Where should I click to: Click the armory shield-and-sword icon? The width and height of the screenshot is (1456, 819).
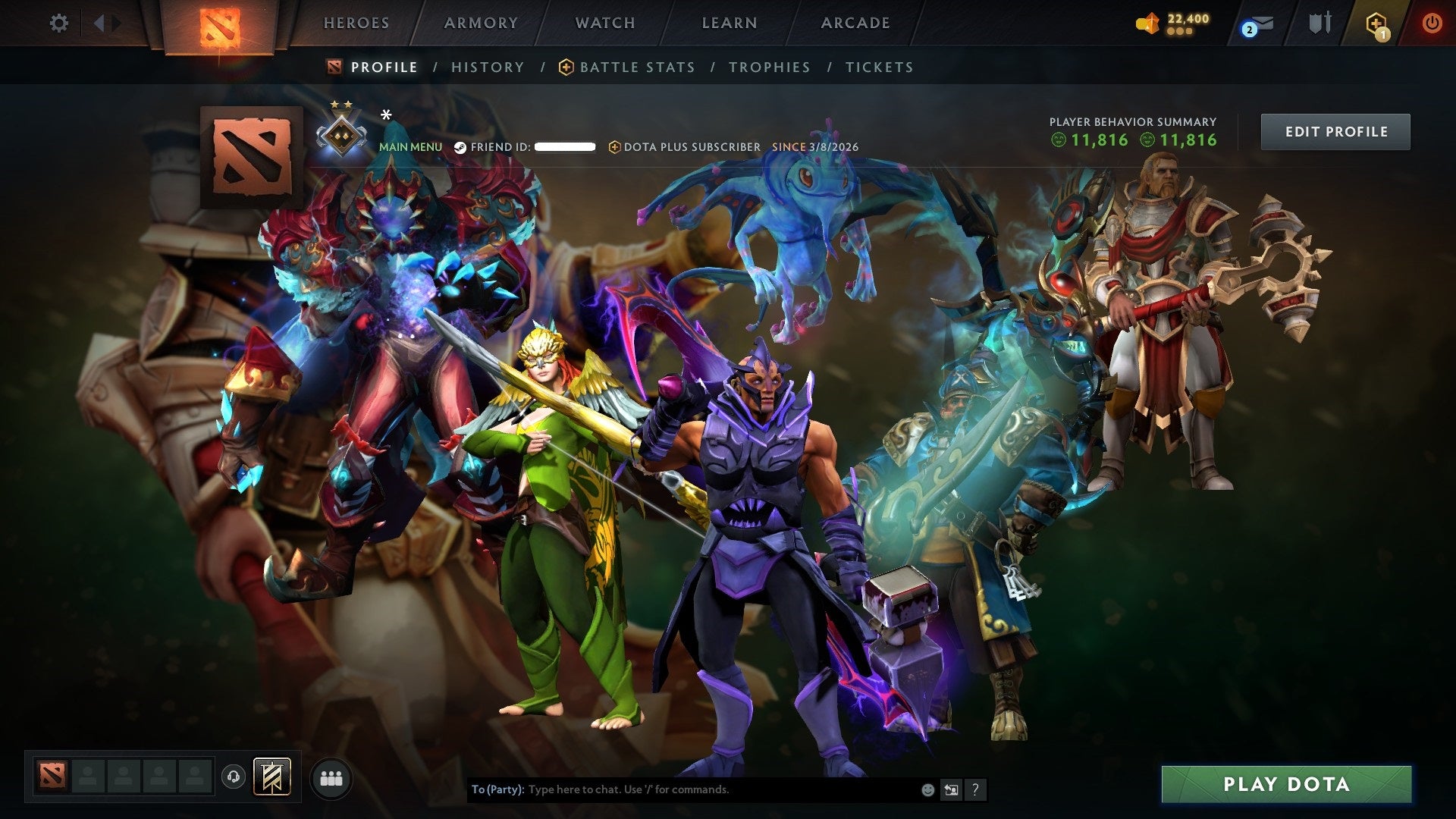point(1319,23)
